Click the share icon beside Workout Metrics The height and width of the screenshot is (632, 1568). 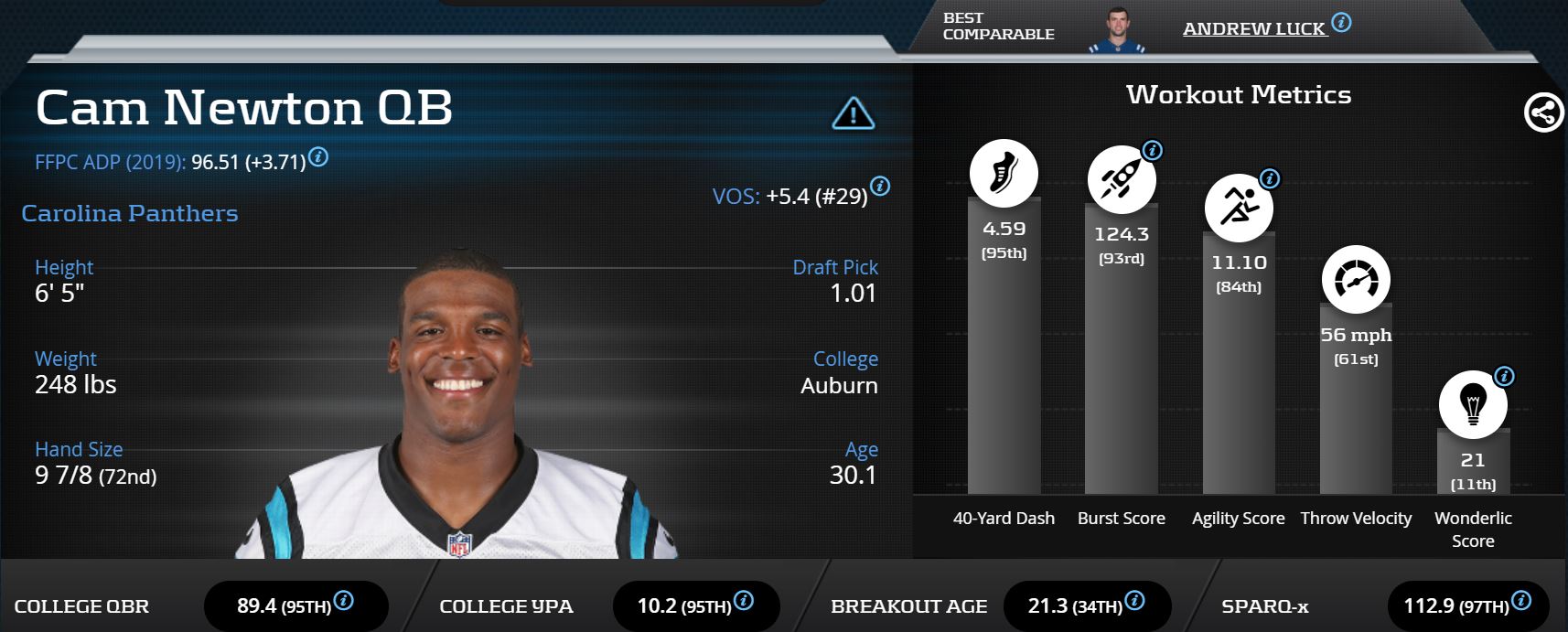coord(1543,113)
